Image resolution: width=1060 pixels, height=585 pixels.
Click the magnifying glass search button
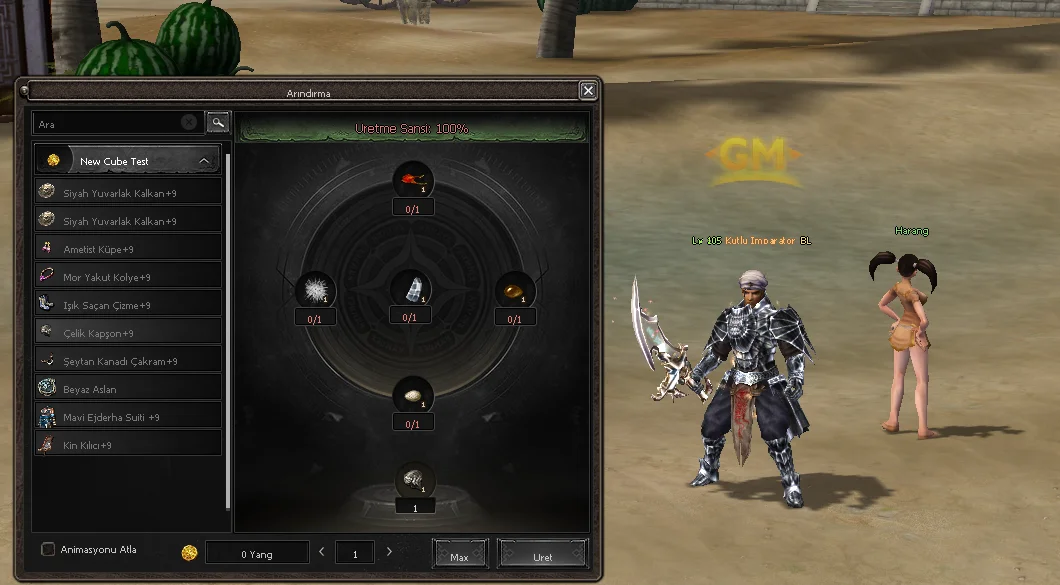coord(218,123)
